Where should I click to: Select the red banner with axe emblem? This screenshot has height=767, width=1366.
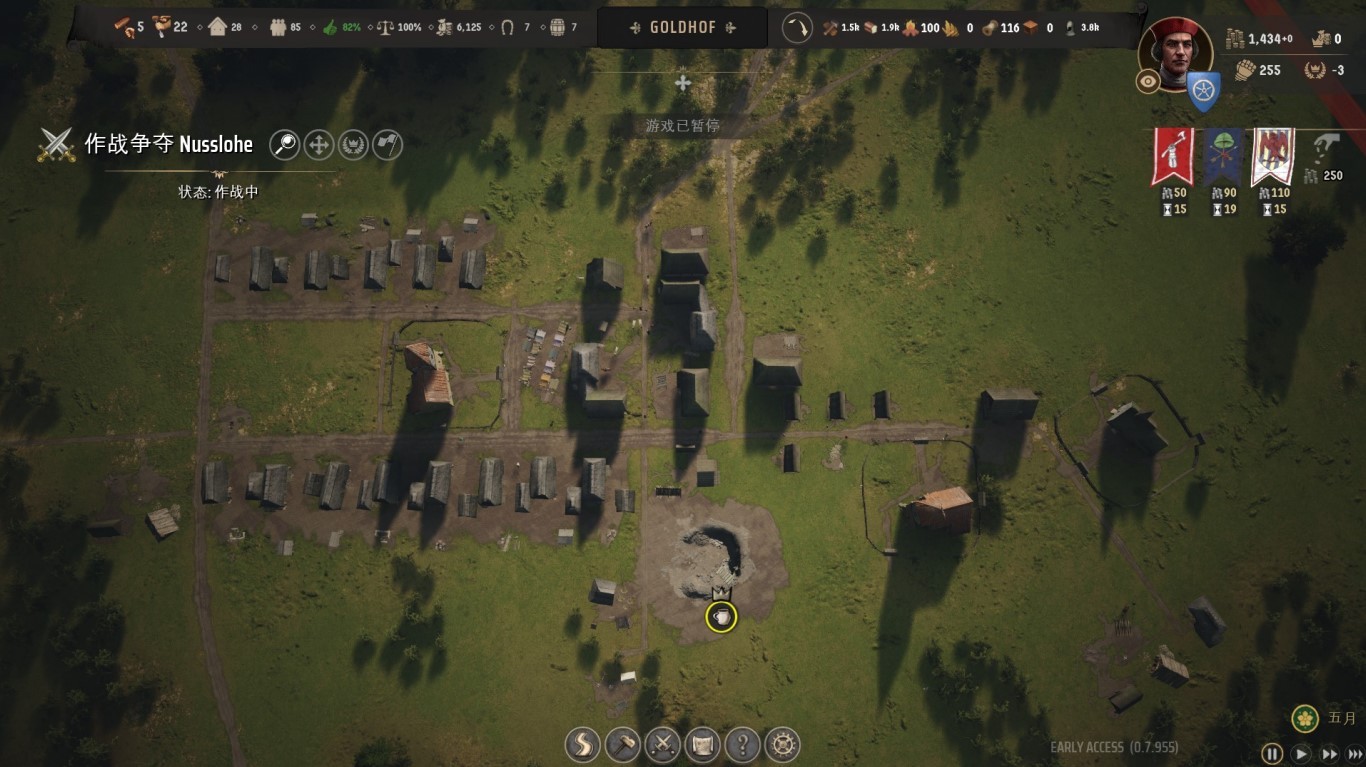tap(1171, 156)
